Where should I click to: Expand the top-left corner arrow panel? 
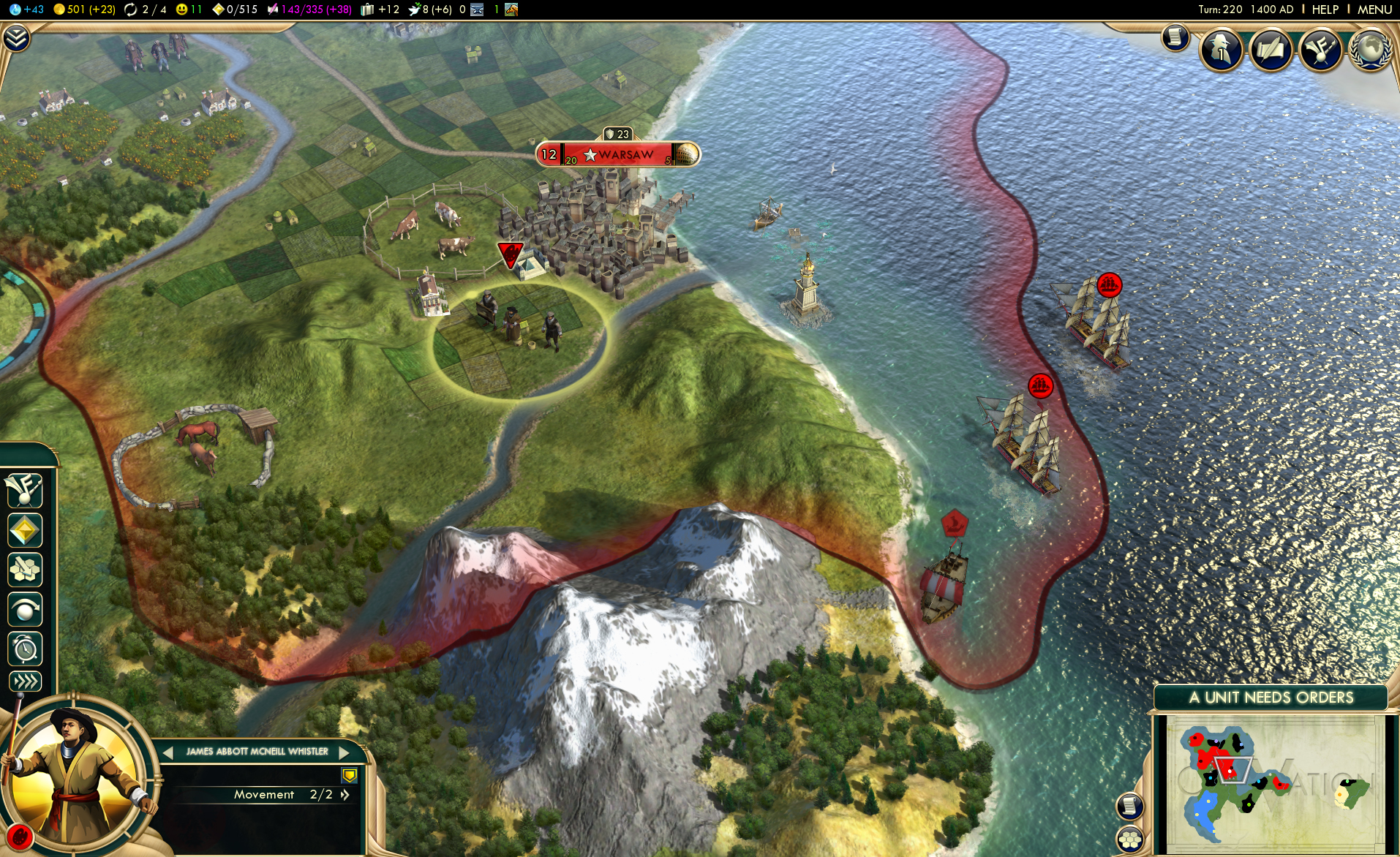pos(16,38)
